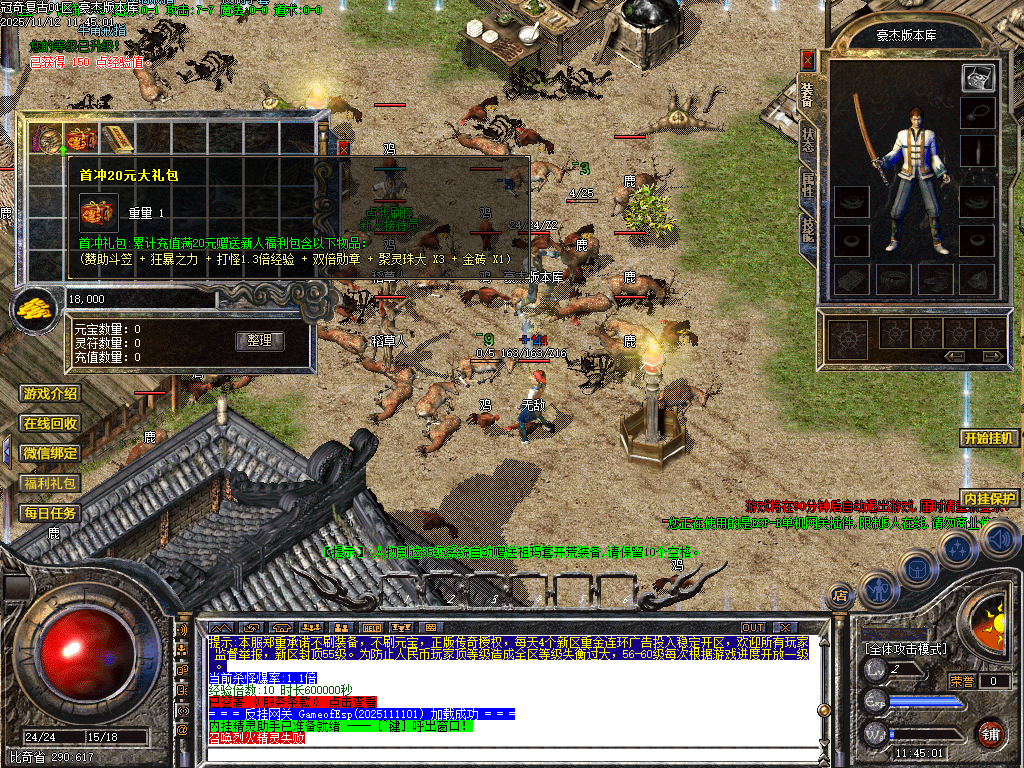Open the 游戏介绍 game introduction
1024x768 pixels.
[x=51, y=394]
